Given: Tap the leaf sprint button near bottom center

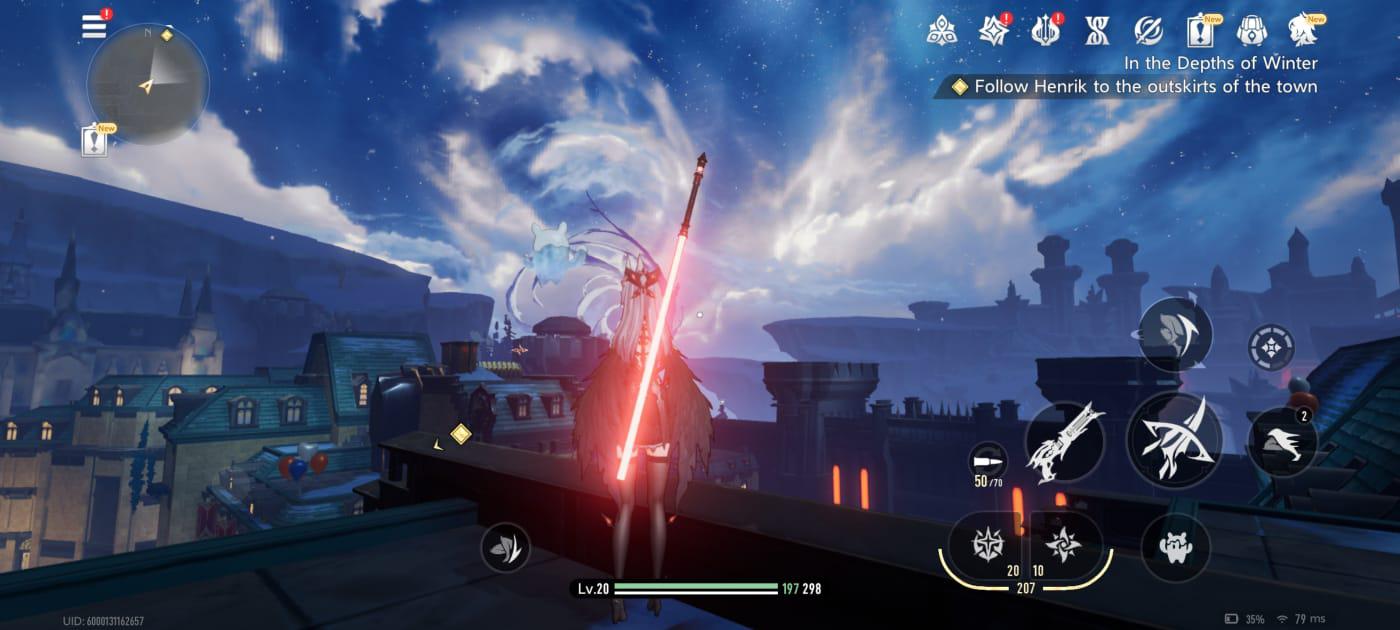Looking at the screenshot, I should click(x=505, y=547).
